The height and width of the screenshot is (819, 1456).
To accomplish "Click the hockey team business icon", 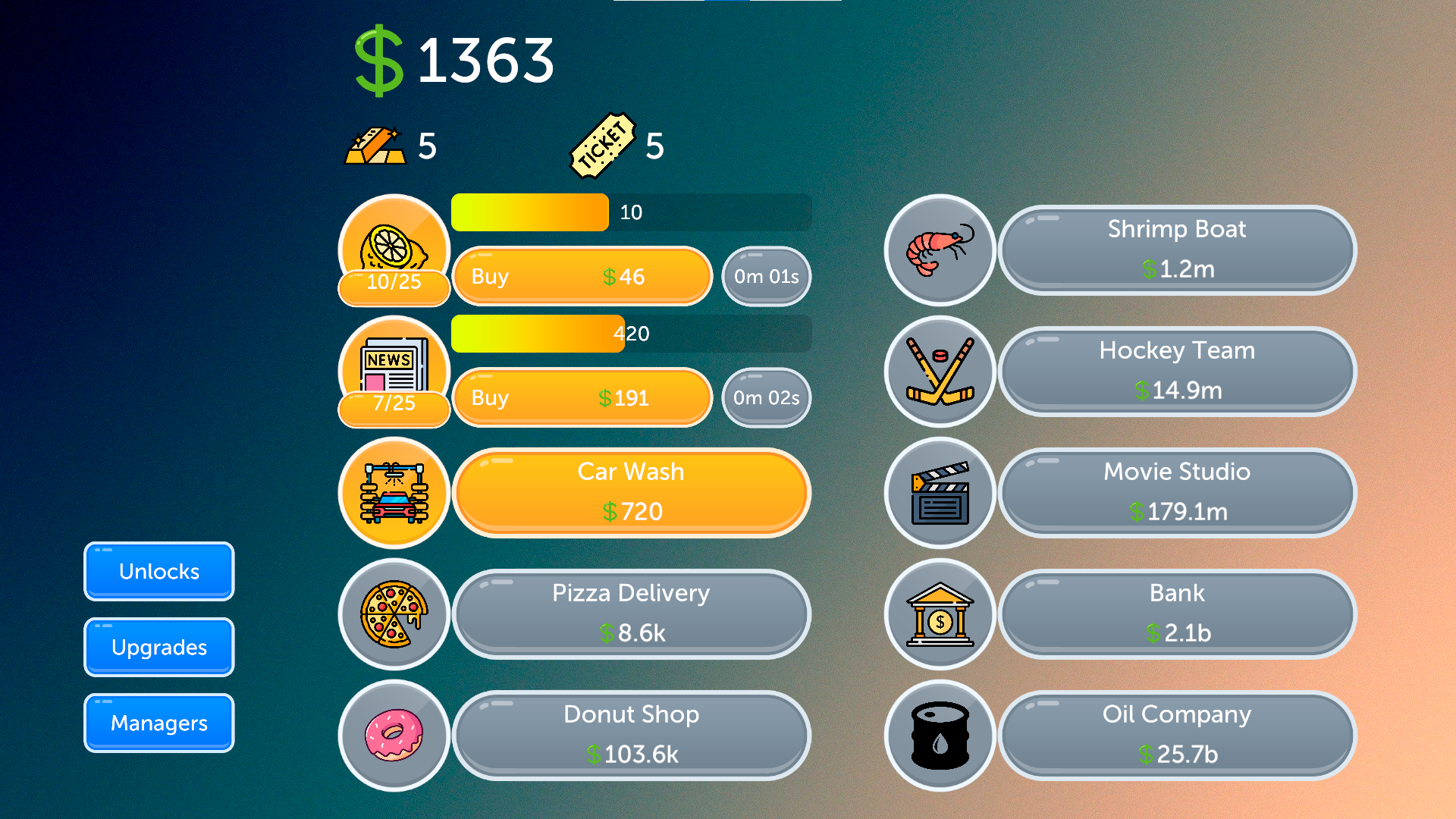I will coord(940,372).
